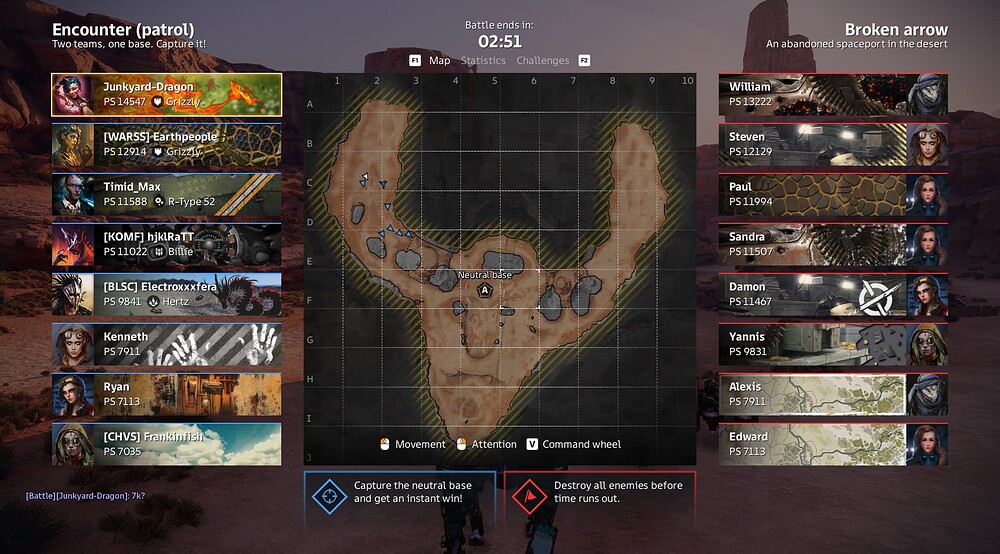Select enemy player William

coord(833,94)
